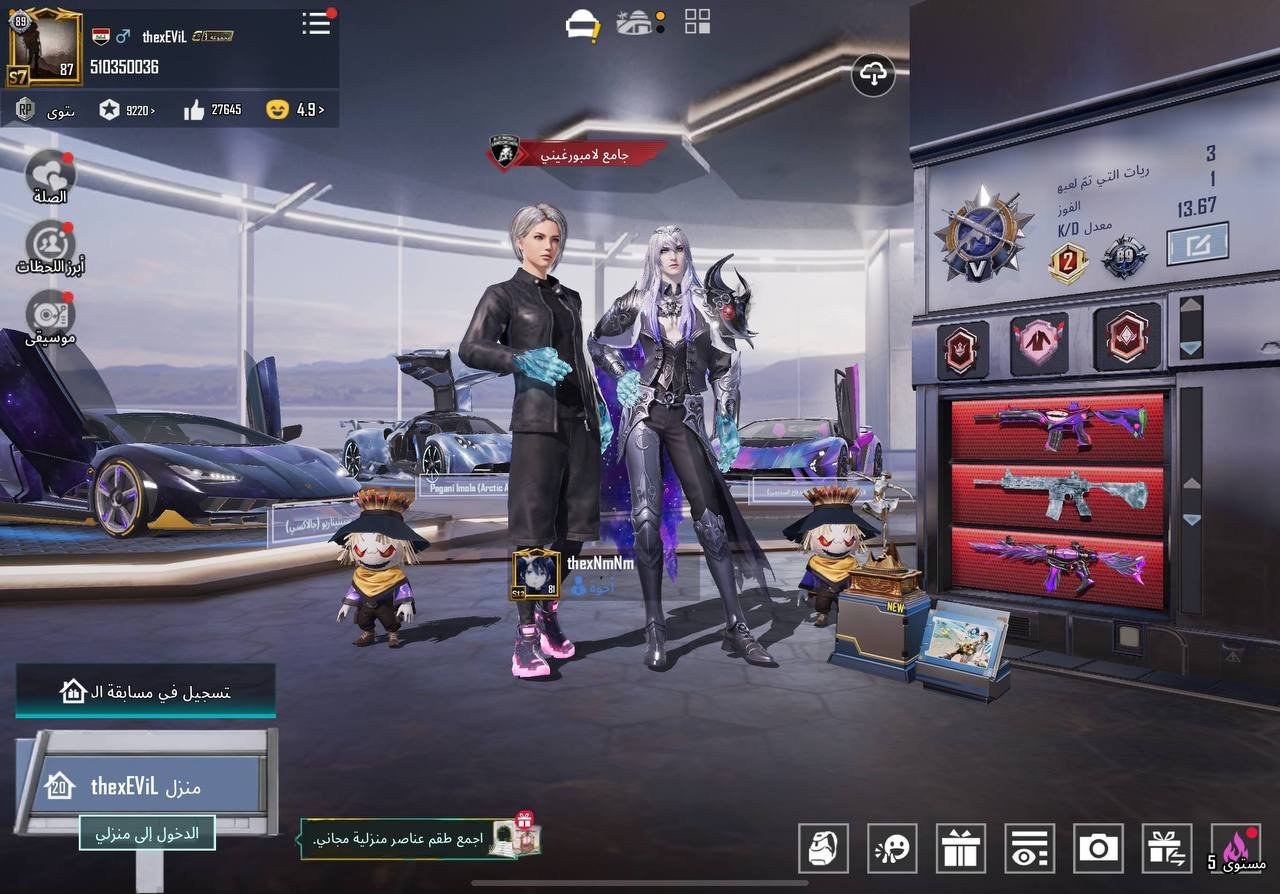Open the list menu icon beside the player name

pyautogui.click(x=316, y=23)
